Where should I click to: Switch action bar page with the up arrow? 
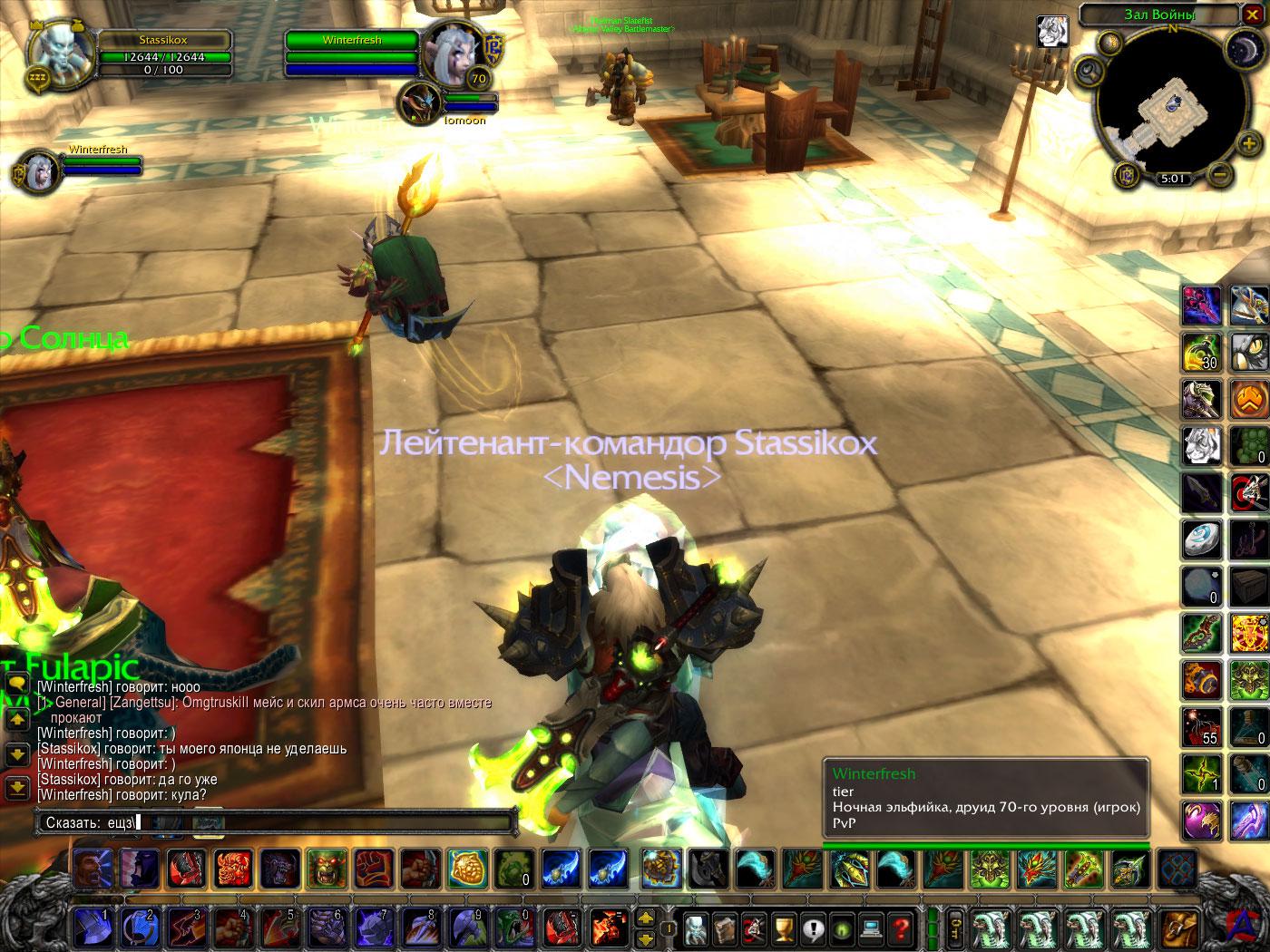coord(646,918)
